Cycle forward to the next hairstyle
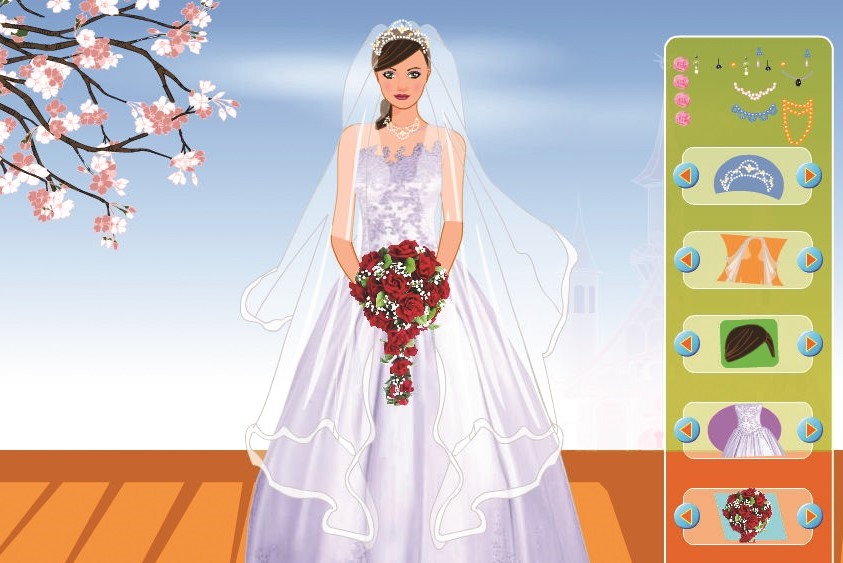This screenshot has width=843, height=563. [x=809, y=344]
